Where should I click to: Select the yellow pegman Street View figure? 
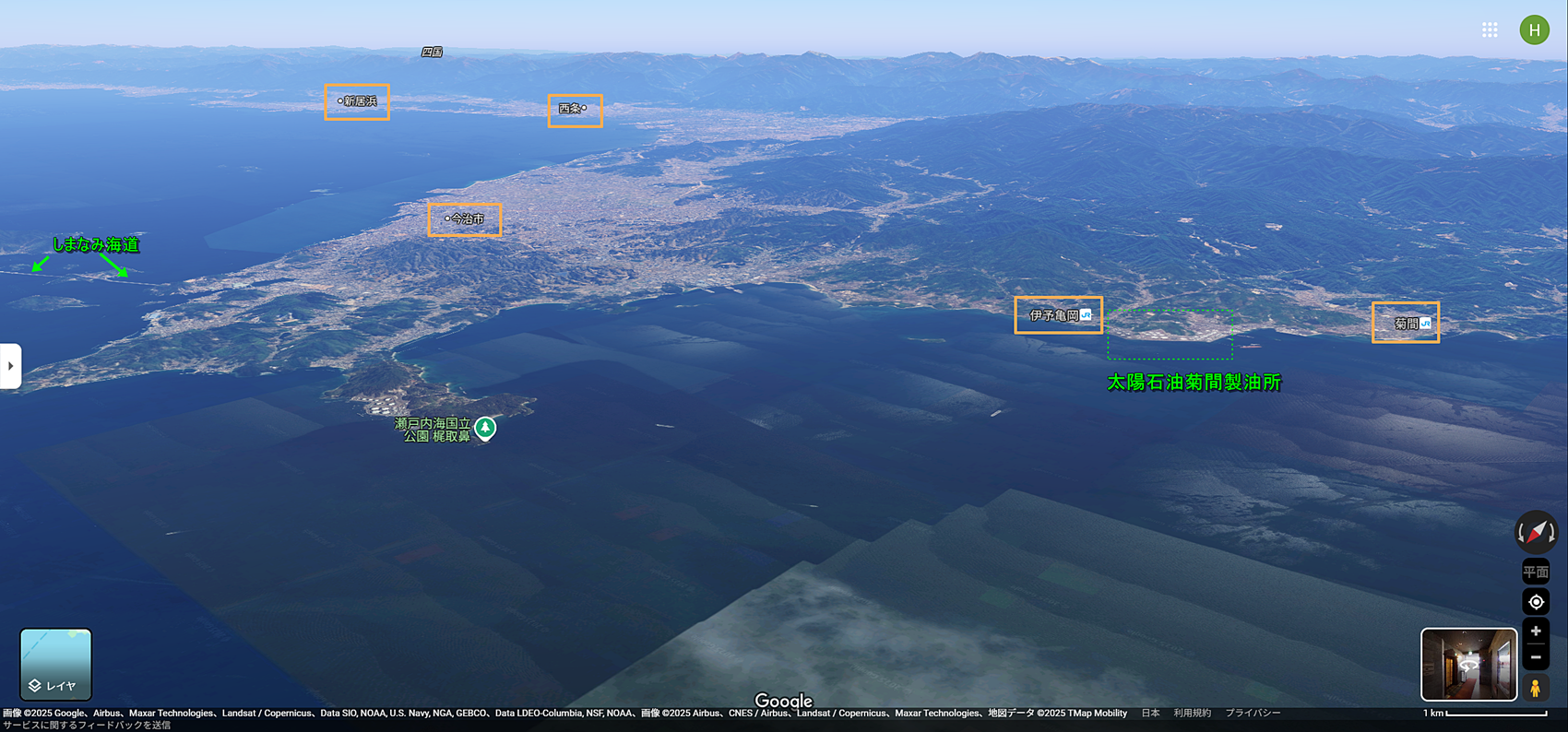pos(1536,688)
